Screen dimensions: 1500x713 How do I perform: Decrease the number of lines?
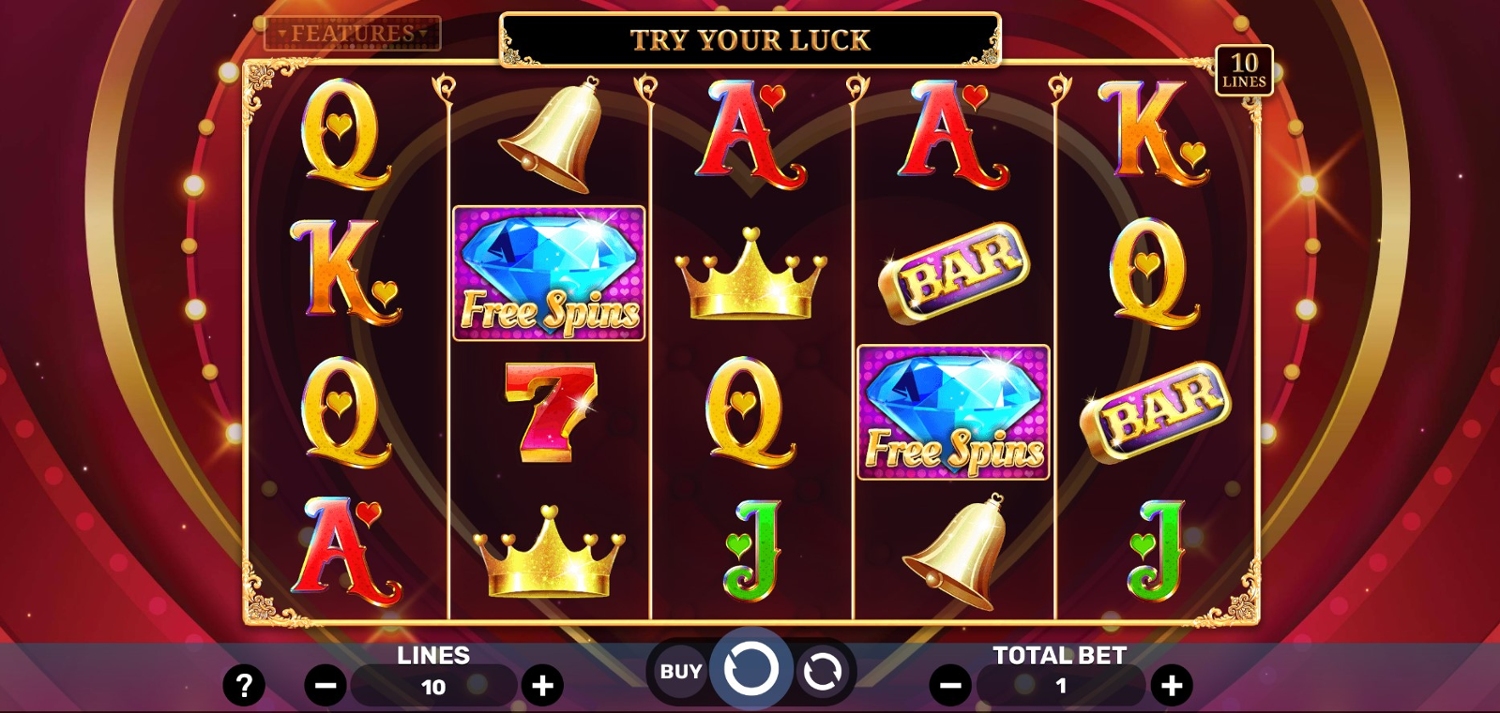pyautogui.click(x=325, y=686)
